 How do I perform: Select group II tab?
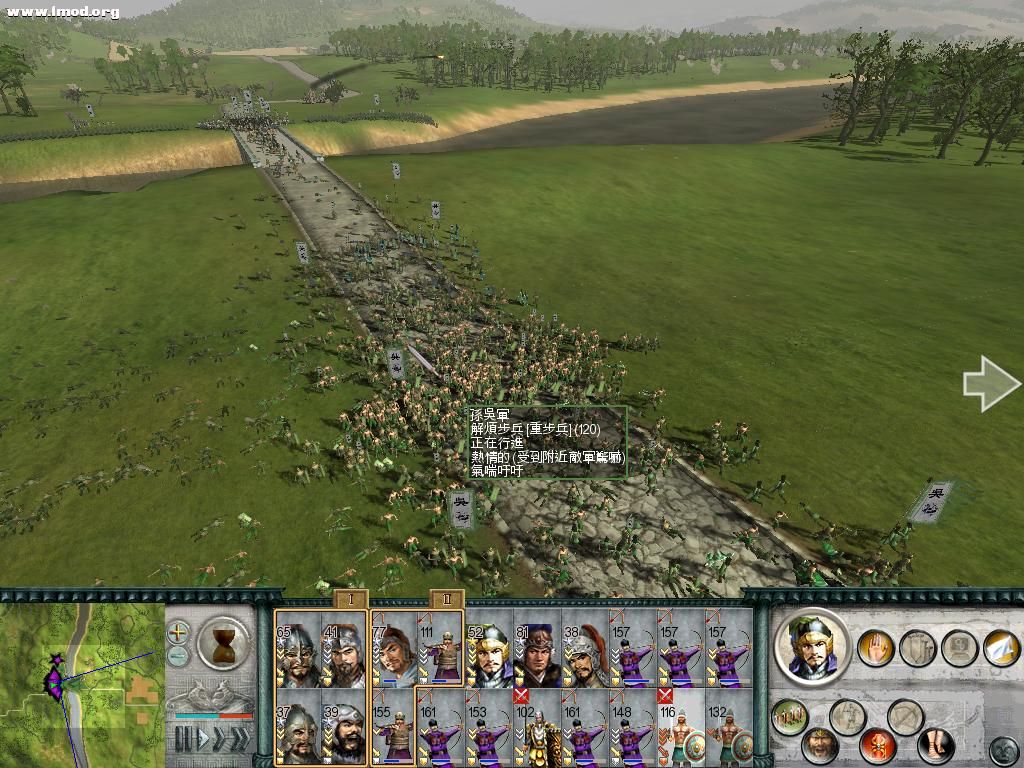(x=445, y=599)
